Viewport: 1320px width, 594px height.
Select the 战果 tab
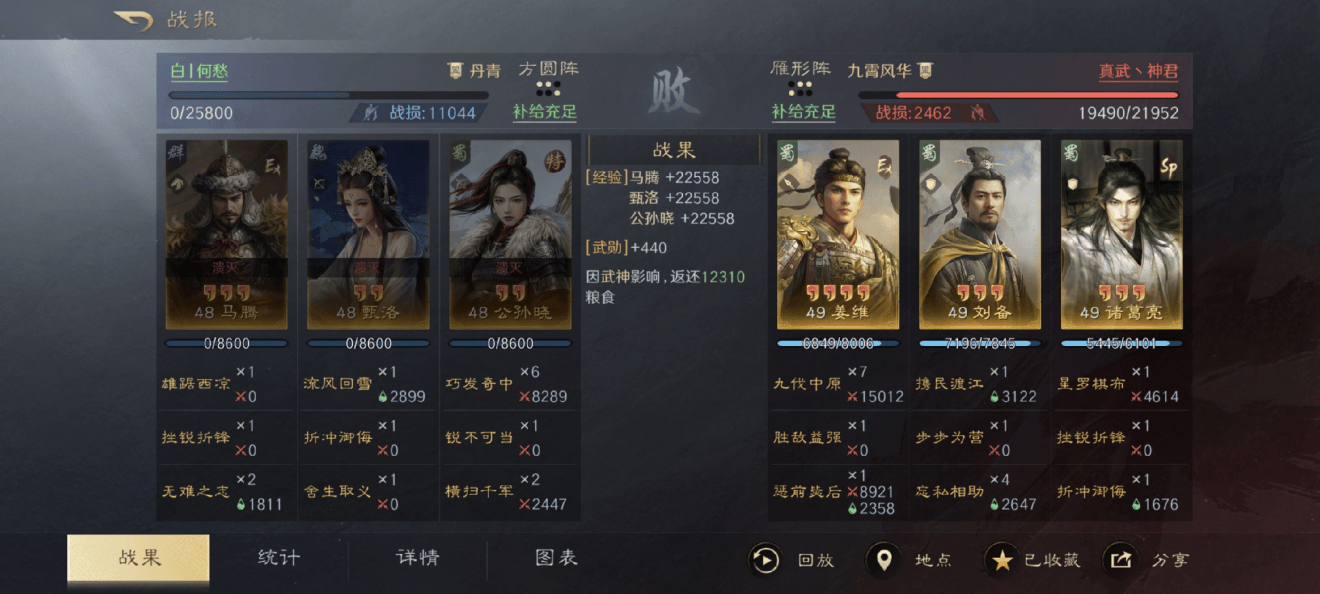138,558
